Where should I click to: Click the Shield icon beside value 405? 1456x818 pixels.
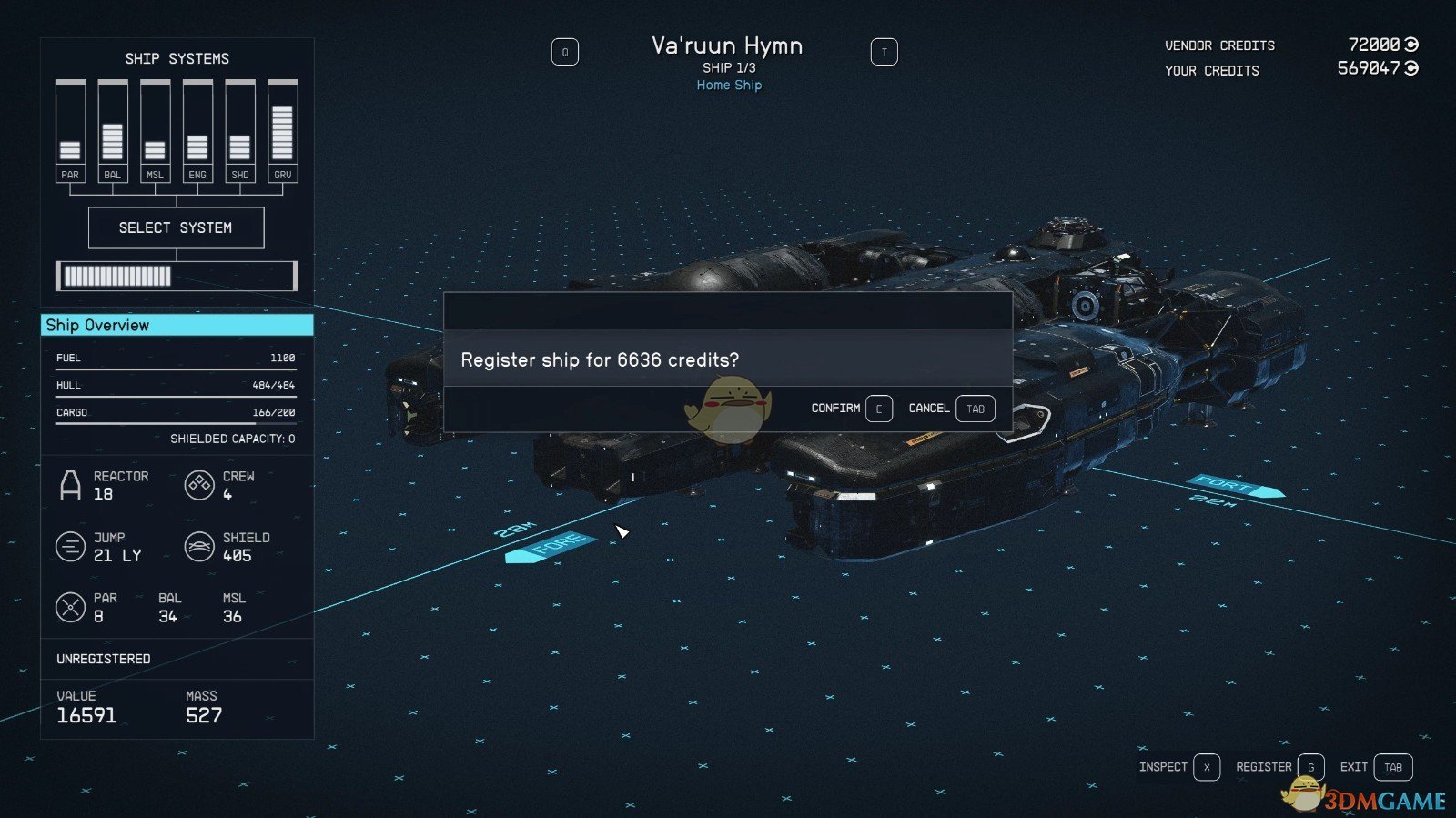(x=199, y=546)
